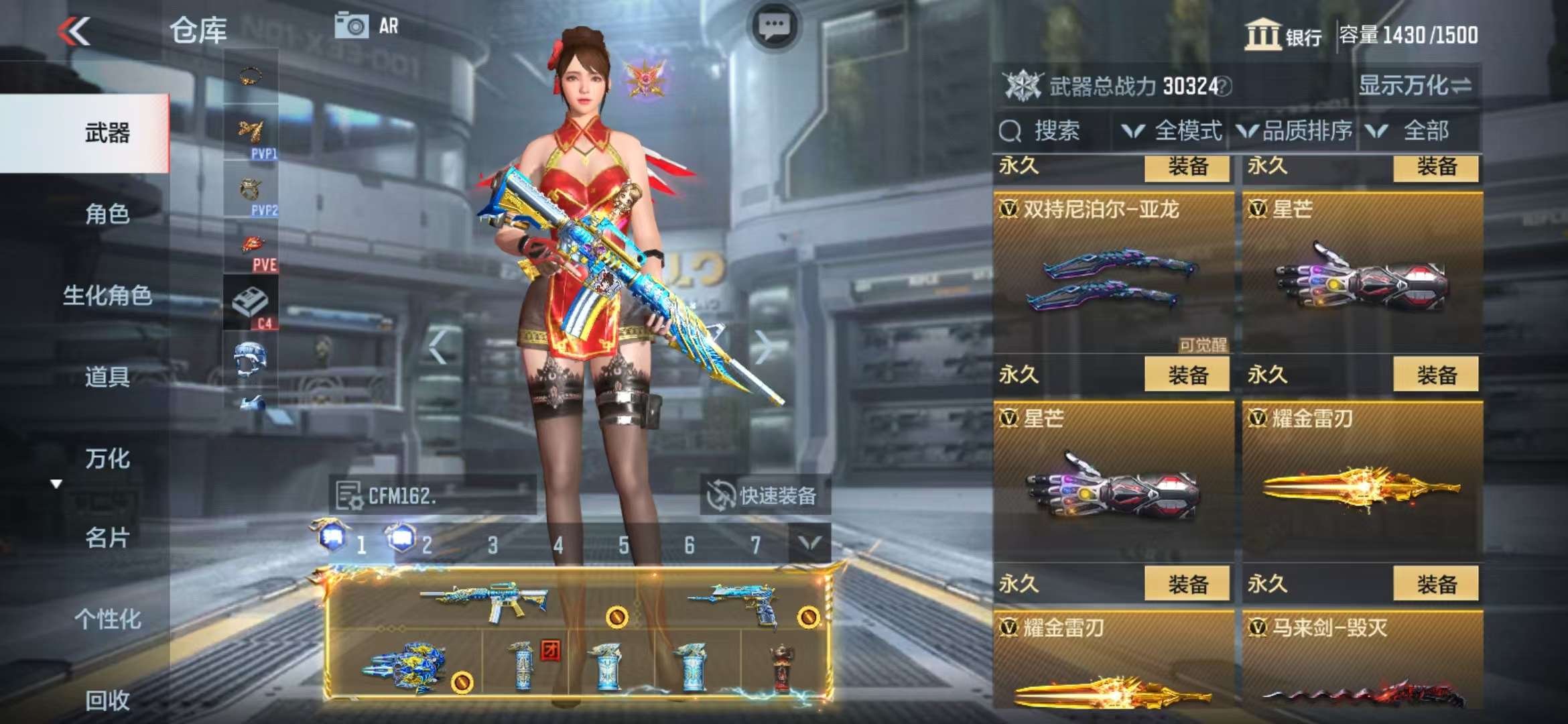Switch to loadout slot 3
This screenshot has width=1568, height=724.
click(493, 545)
